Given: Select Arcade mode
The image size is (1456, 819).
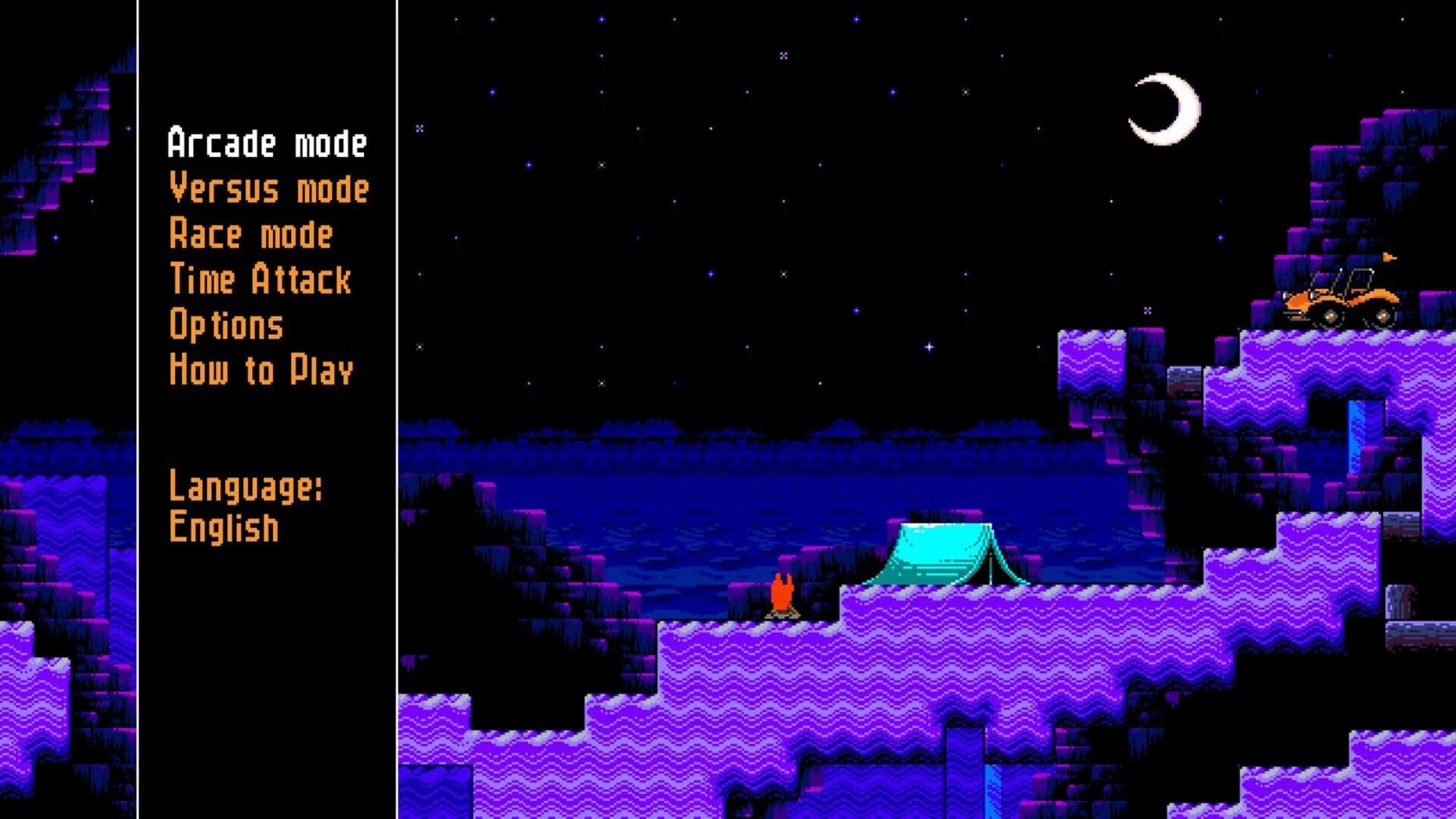Looking at the screenshot, I should [x=267, y=144].
